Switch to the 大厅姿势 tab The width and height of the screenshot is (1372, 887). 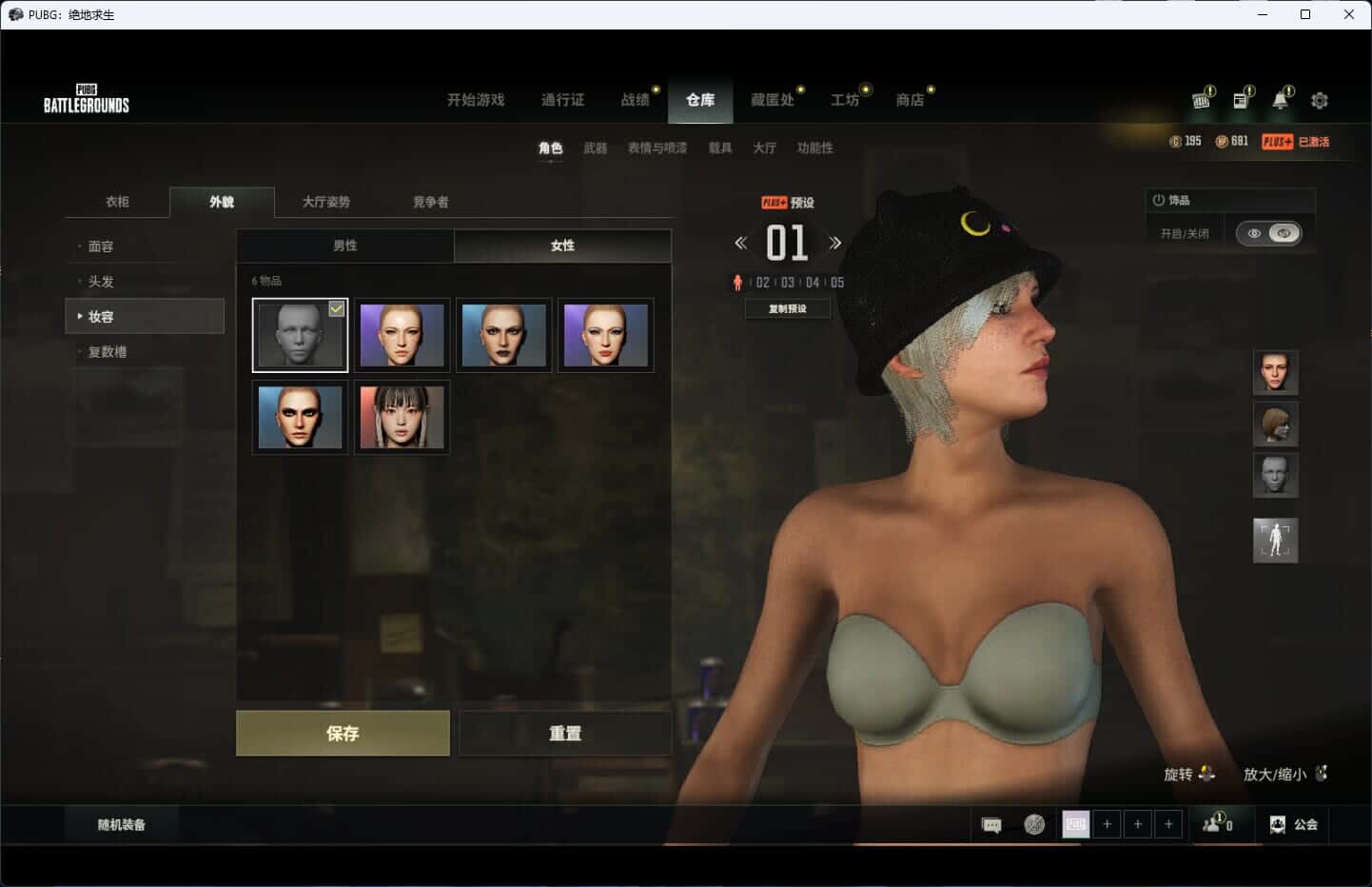(x=326, y=202)
